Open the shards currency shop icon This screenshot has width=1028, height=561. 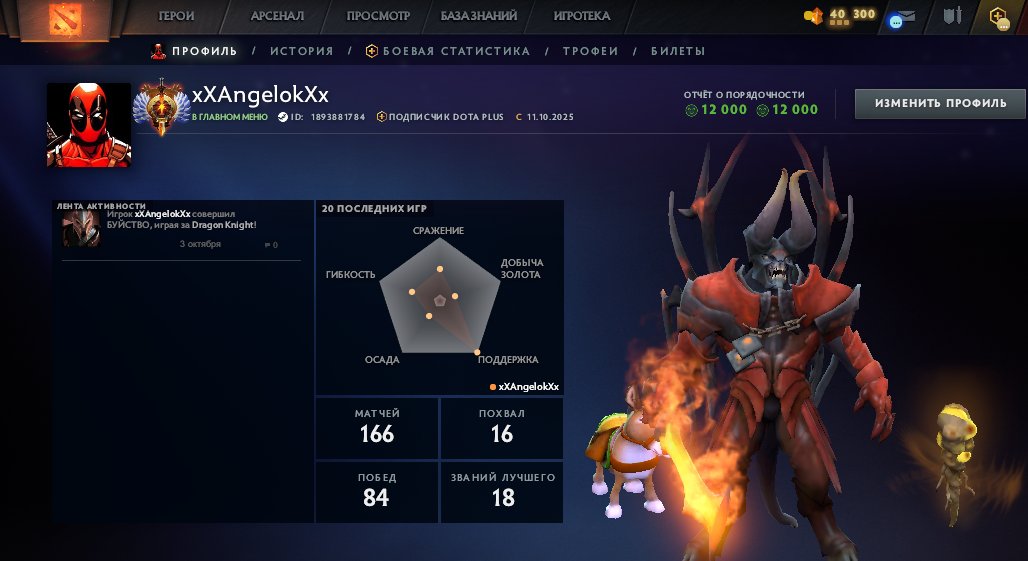(x=814, y=16)
